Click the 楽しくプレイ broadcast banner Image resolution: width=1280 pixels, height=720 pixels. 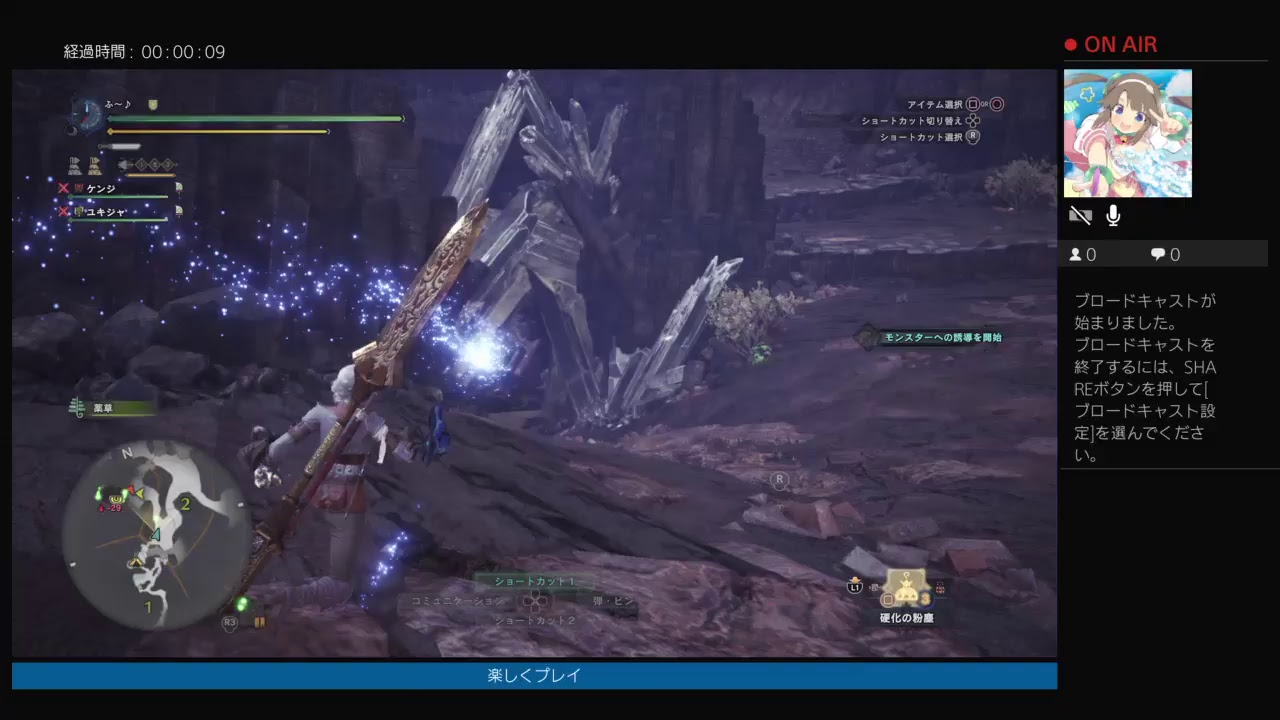coord(533,676)
